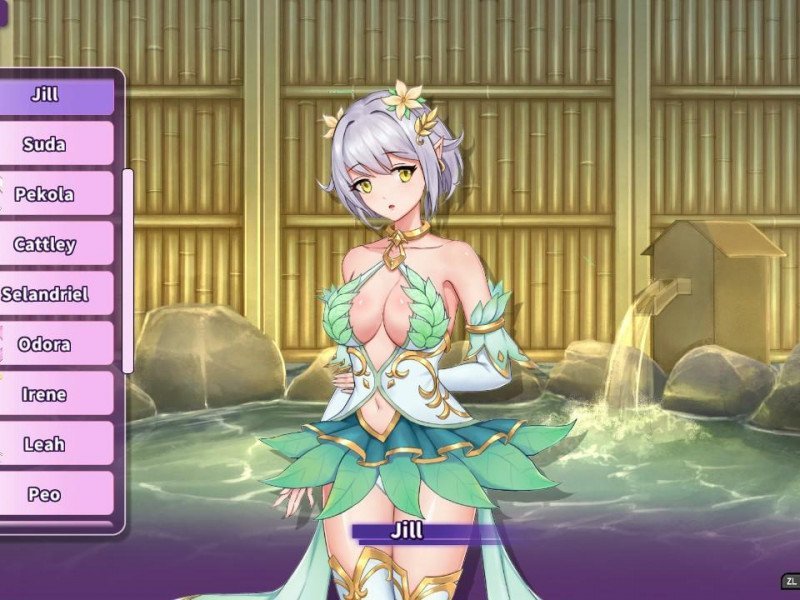800x600 pixels.
Task: Select the Cattley entry
Action: (x=45, y=244)
